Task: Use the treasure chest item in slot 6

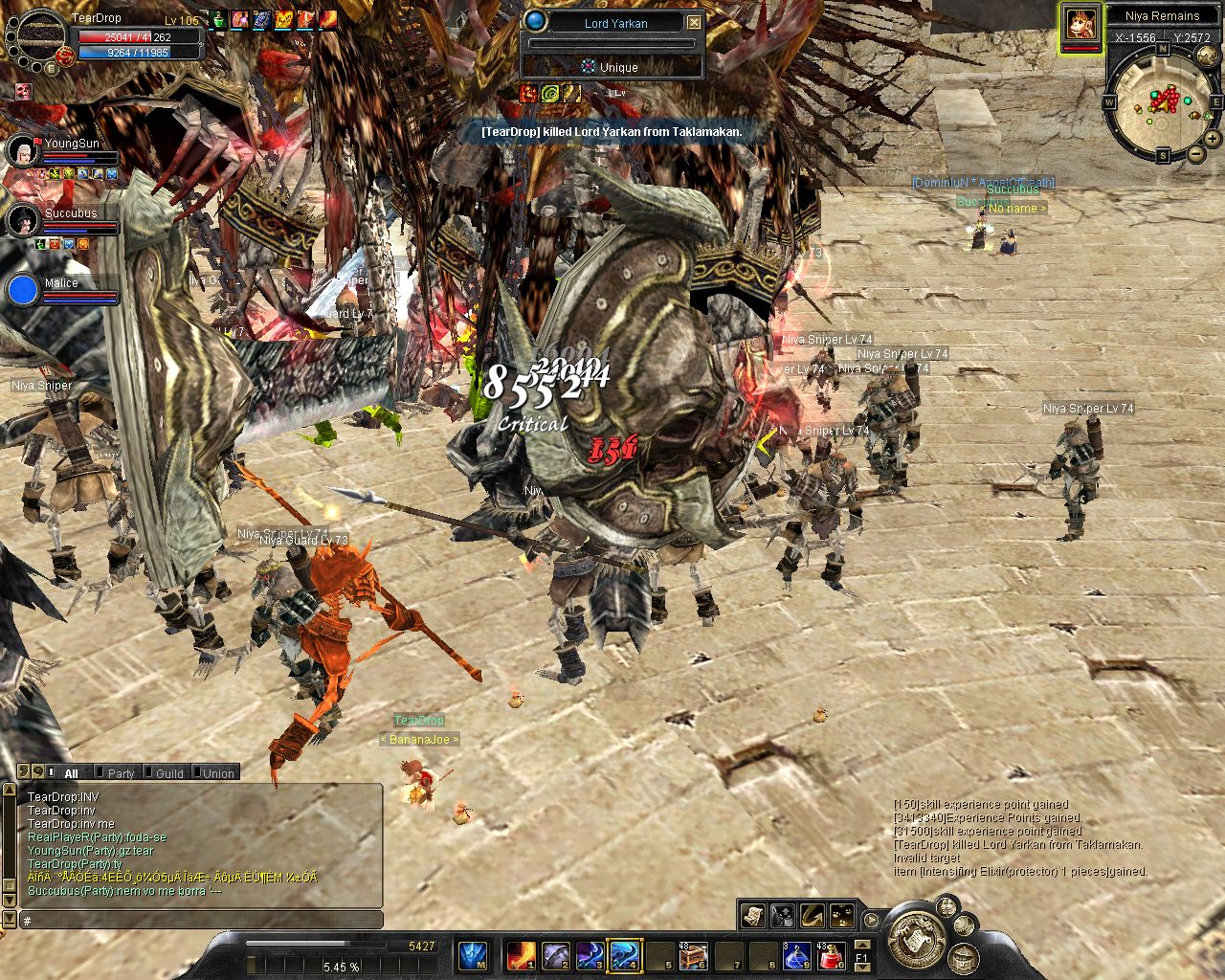Action: coord(693,955)
